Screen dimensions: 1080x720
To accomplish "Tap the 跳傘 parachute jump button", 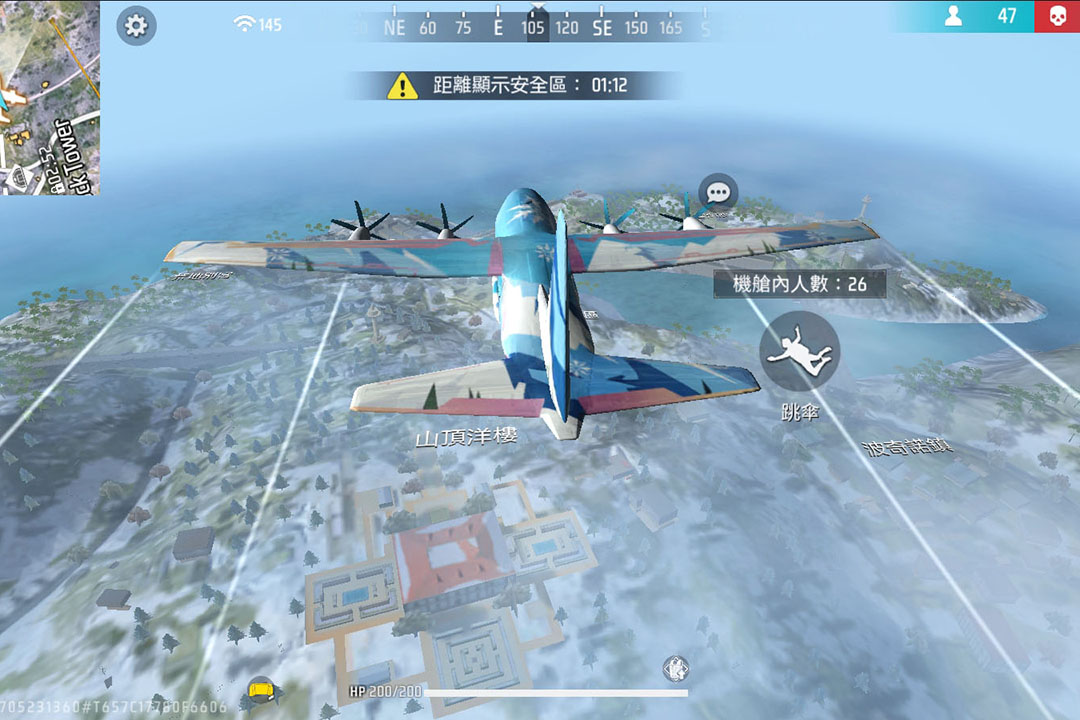I will tap(799, 351).
